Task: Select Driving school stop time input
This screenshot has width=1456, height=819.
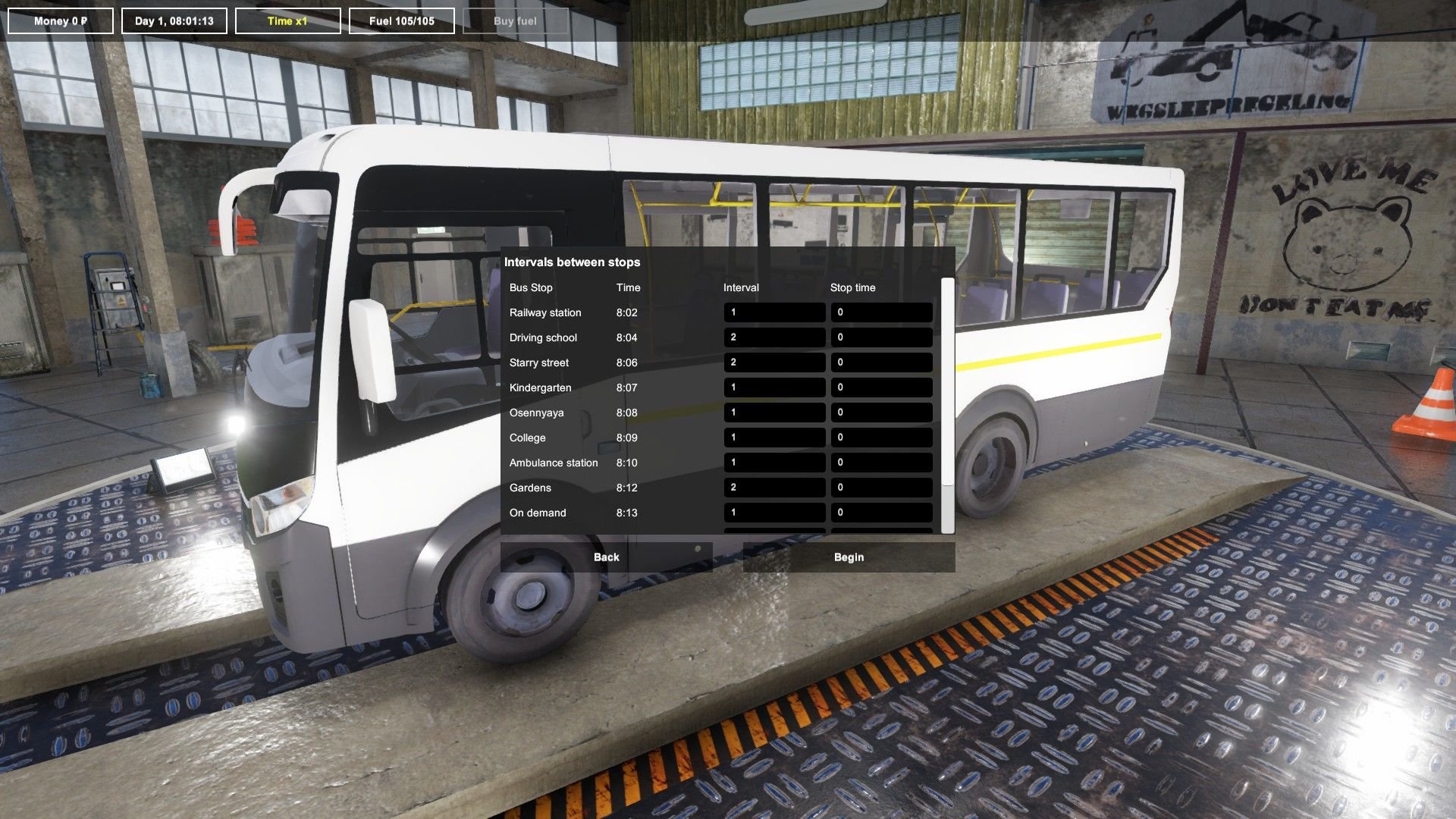Action: click(x=881, y=337)
